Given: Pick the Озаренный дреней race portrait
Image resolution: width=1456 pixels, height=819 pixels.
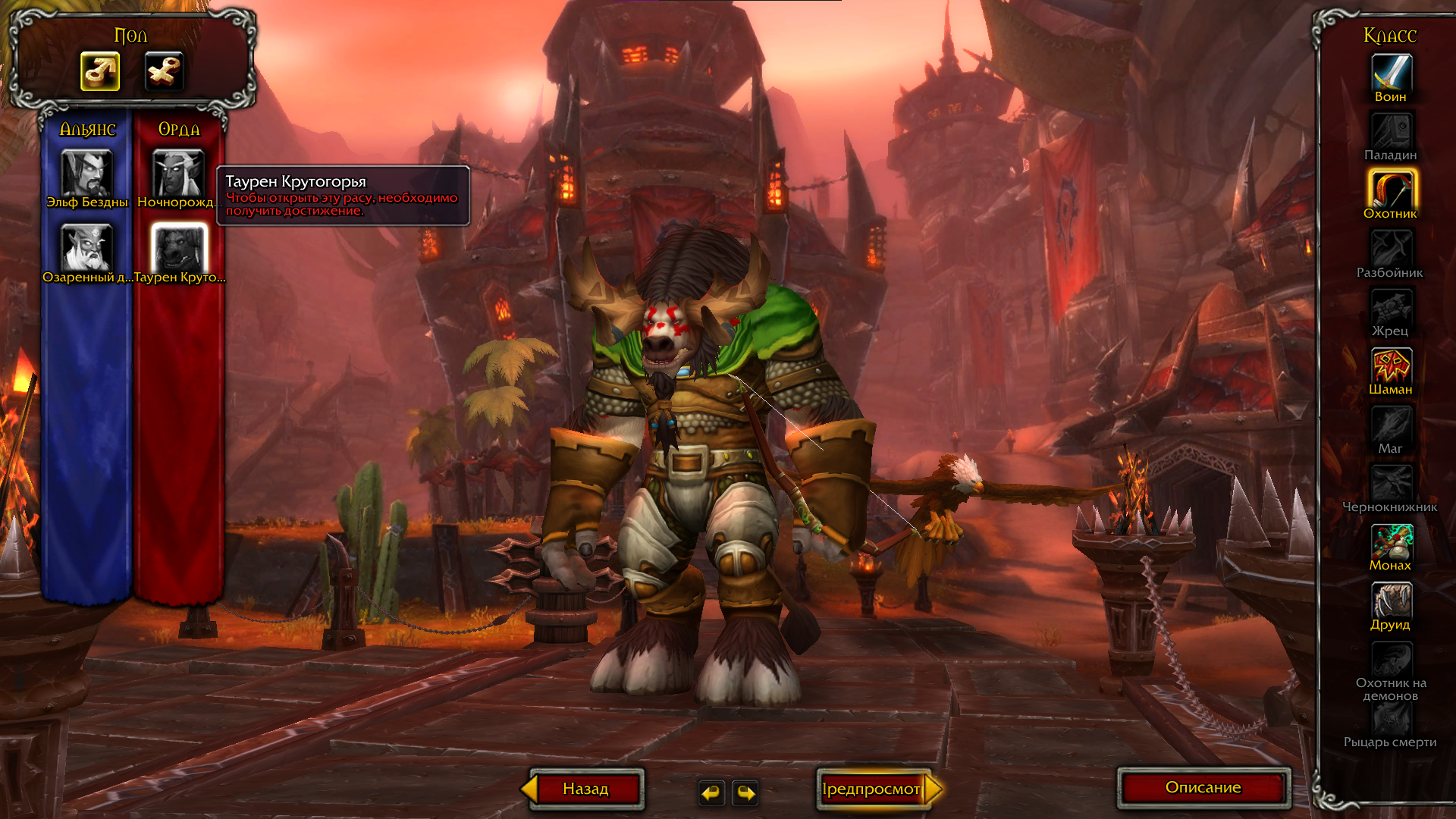Looking at the screenshot, I should (x=86, y=248).
